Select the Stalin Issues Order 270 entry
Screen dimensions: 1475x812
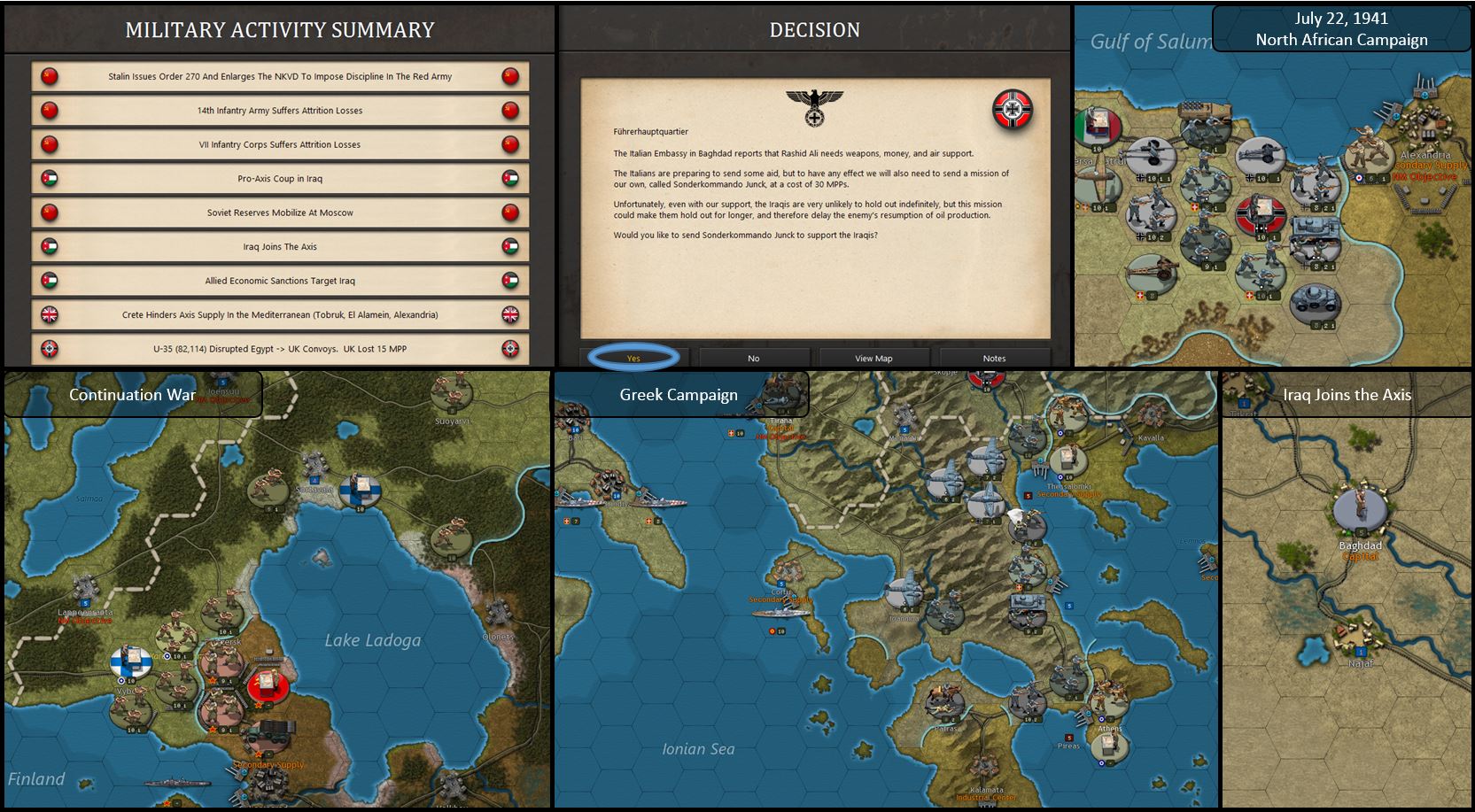tap(280, 76)
